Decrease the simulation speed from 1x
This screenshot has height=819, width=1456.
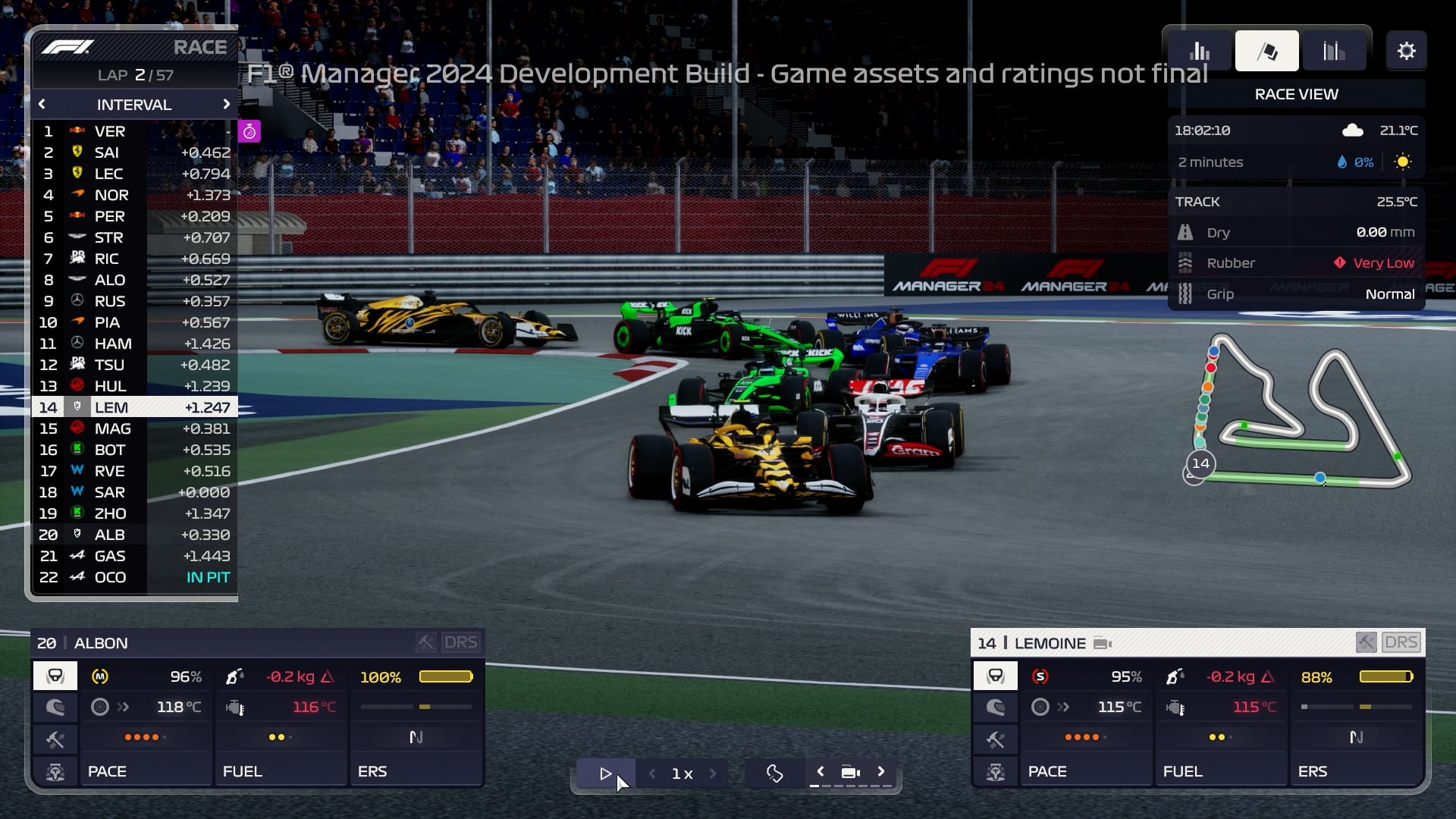(652, 773)
